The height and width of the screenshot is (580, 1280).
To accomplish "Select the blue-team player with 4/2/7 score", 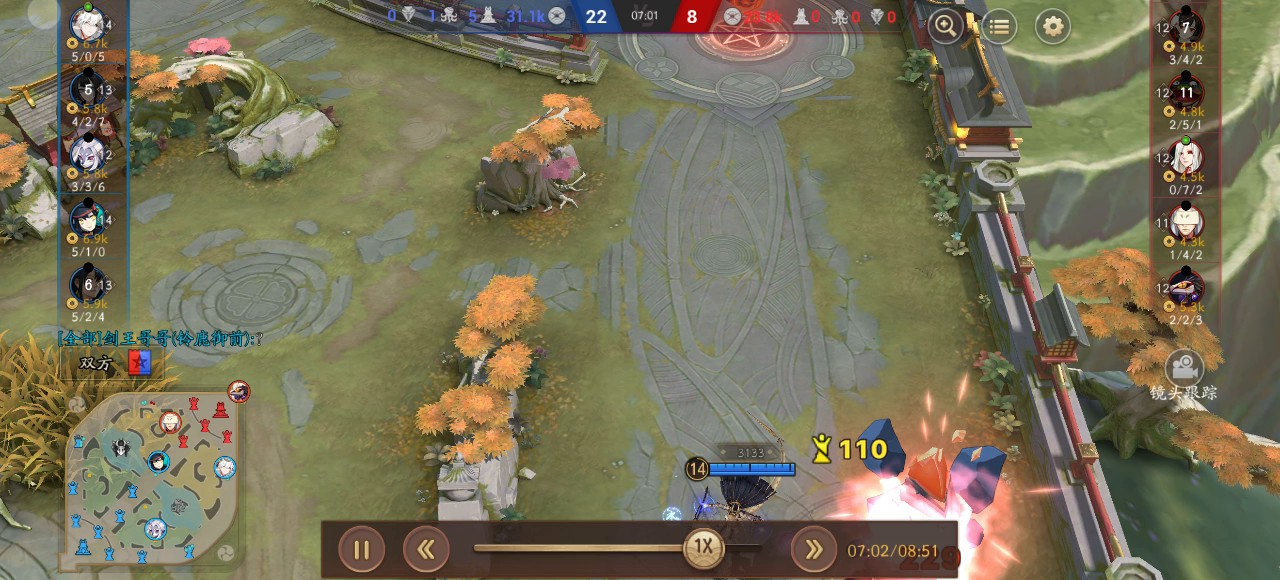I will click(89, 90).
